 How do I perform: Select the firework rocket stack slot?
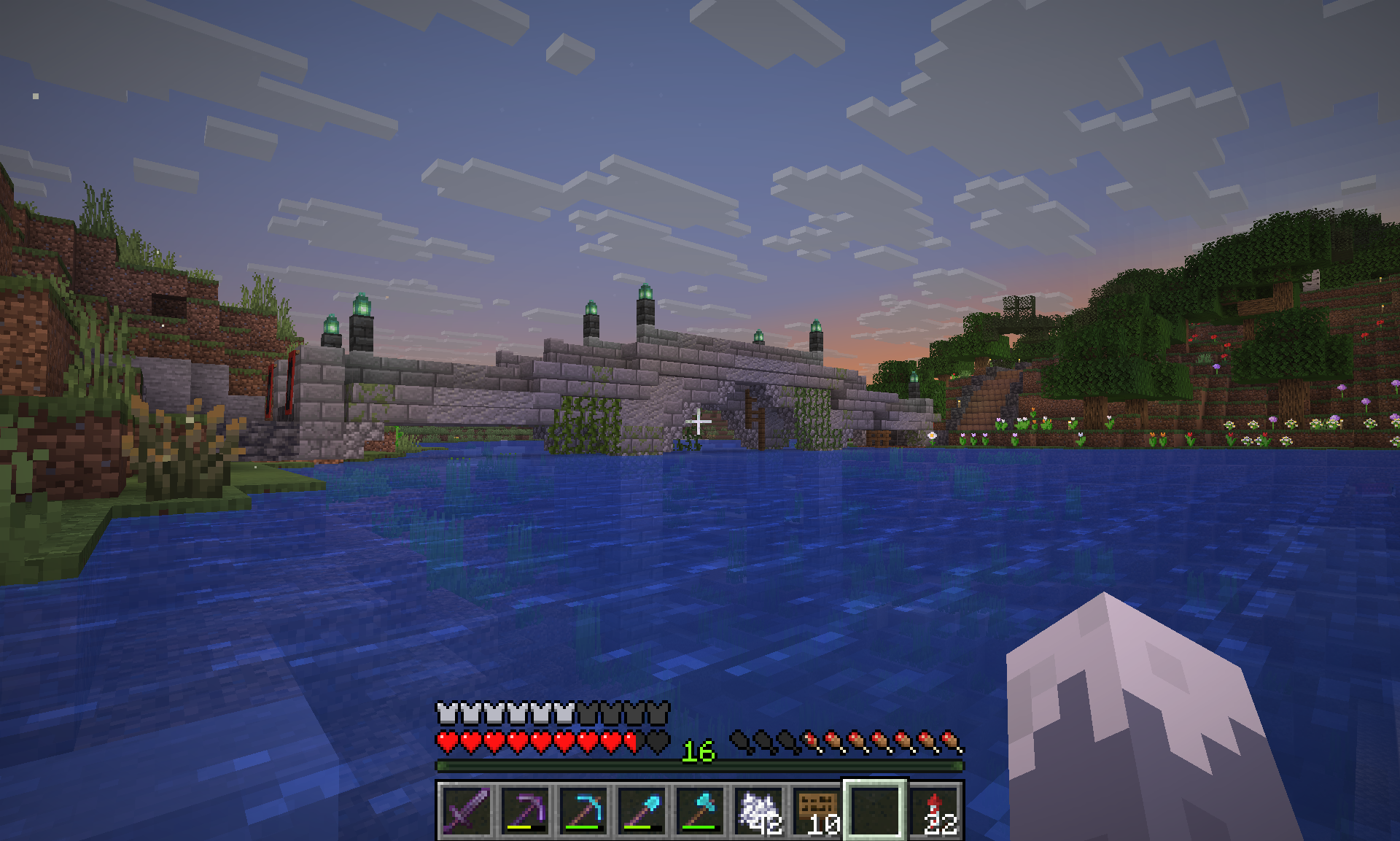[934, 810]
